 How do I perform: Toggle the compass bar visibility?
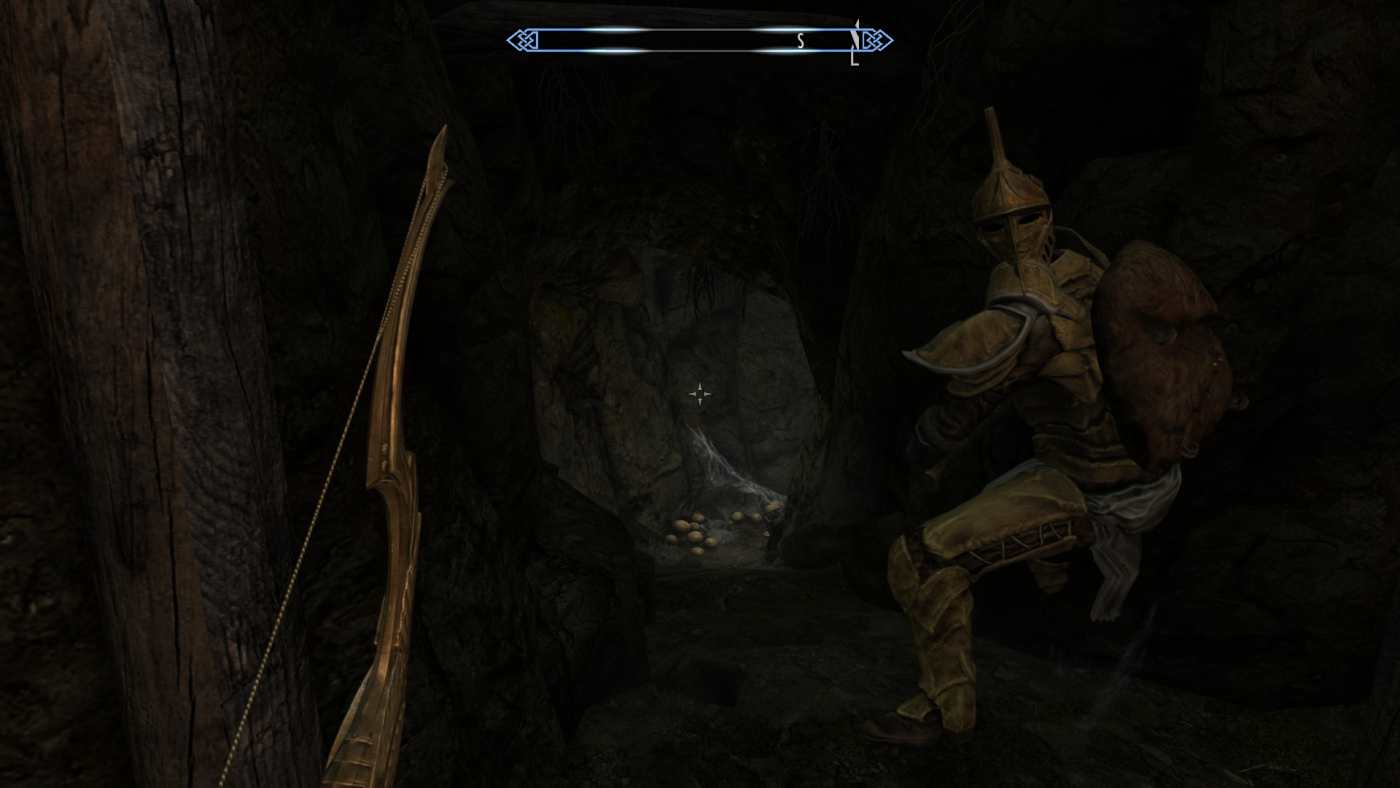pyautogui.click(x=690, y=40)
